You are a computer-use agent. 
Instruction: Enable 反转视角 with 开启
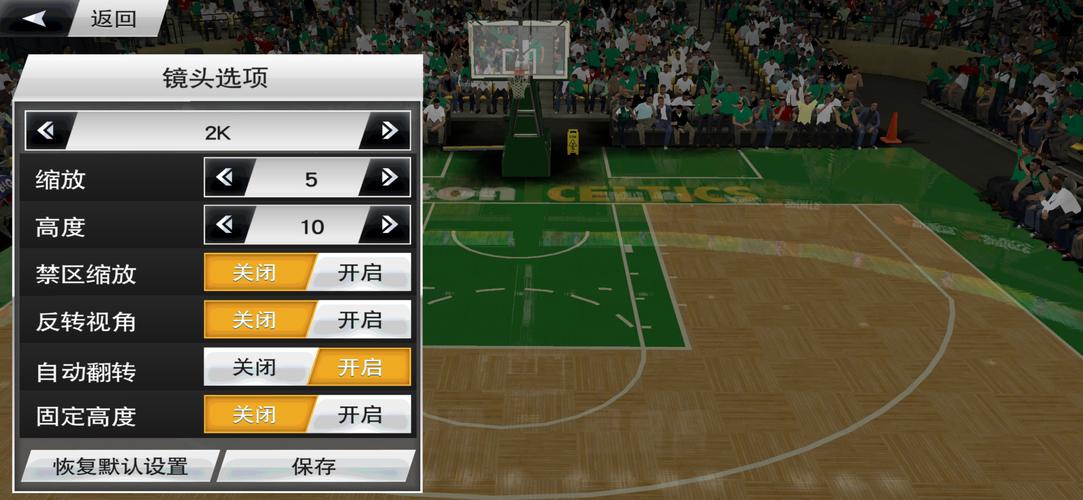click(359, 320)
